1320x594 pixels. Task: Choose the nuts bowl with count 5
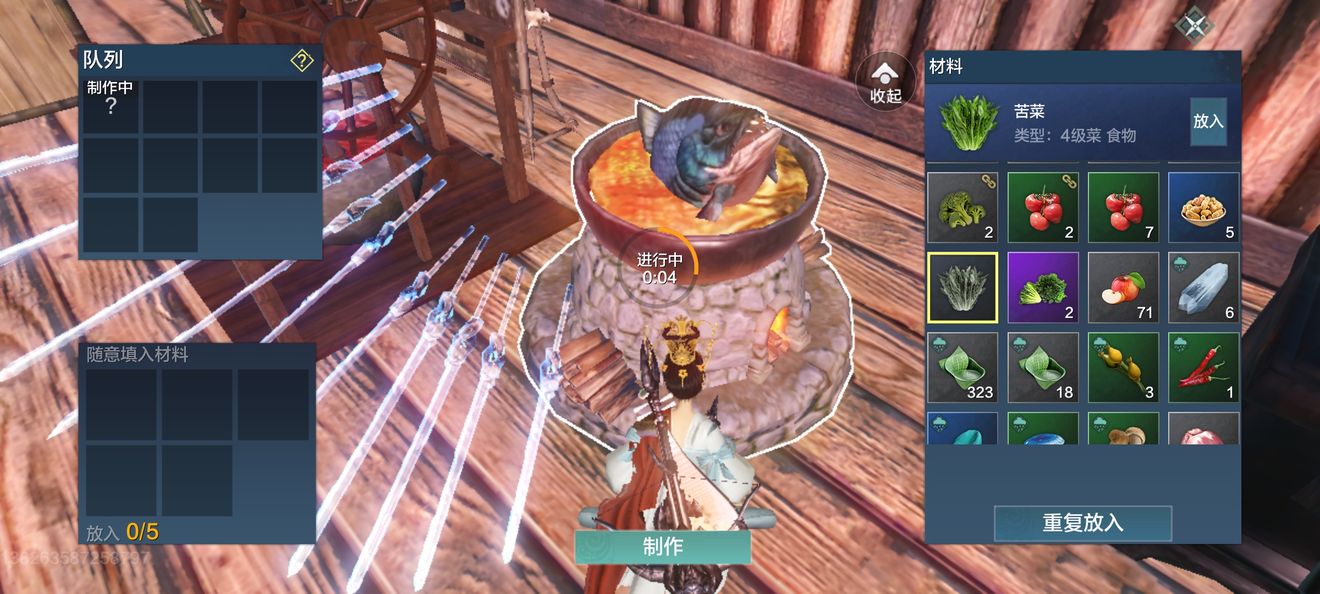(1203, 207)
